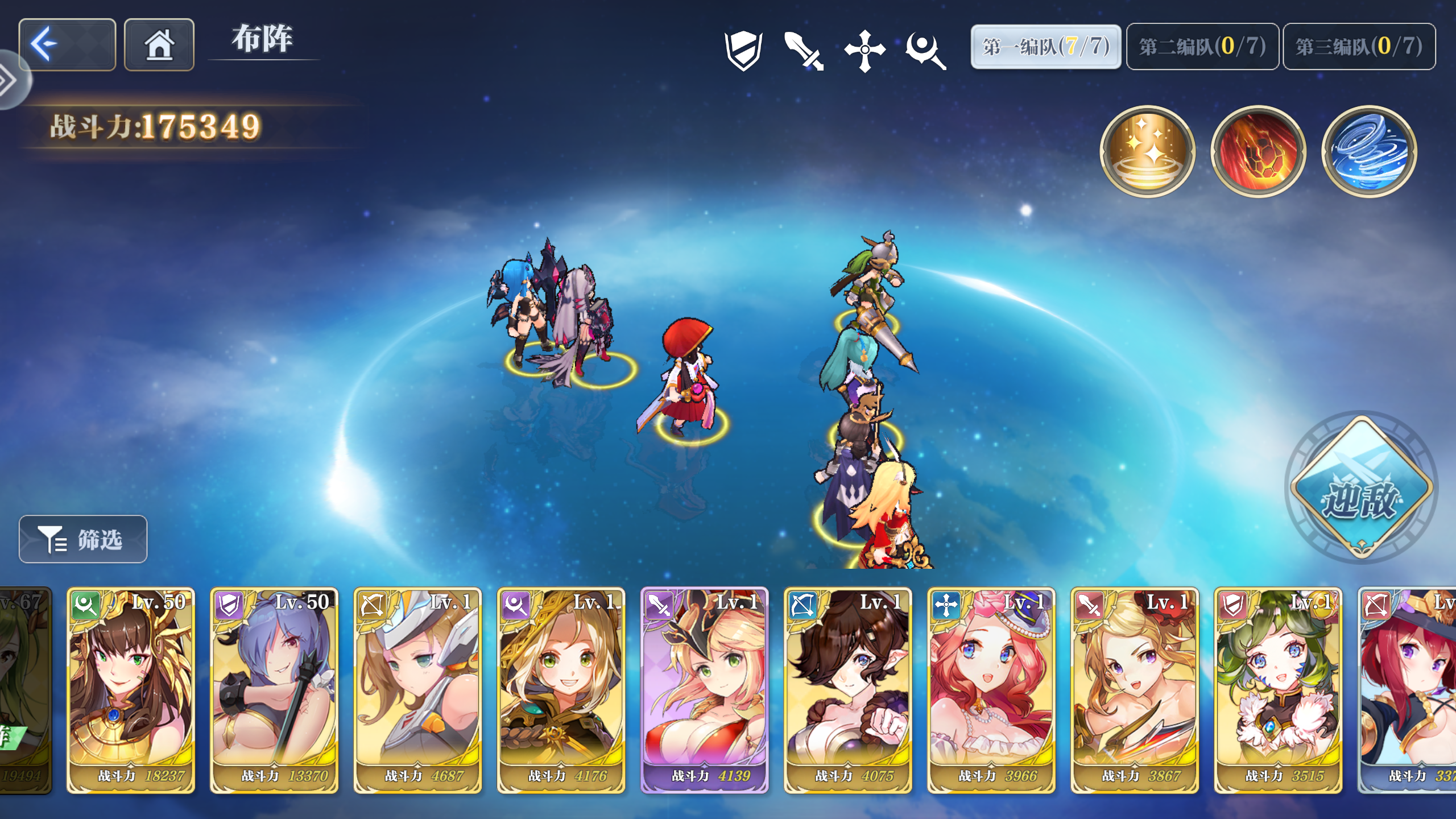Click the back arrow beside the home icon
The height and width of the screenshot is (819, 1456).
[66, 44]
